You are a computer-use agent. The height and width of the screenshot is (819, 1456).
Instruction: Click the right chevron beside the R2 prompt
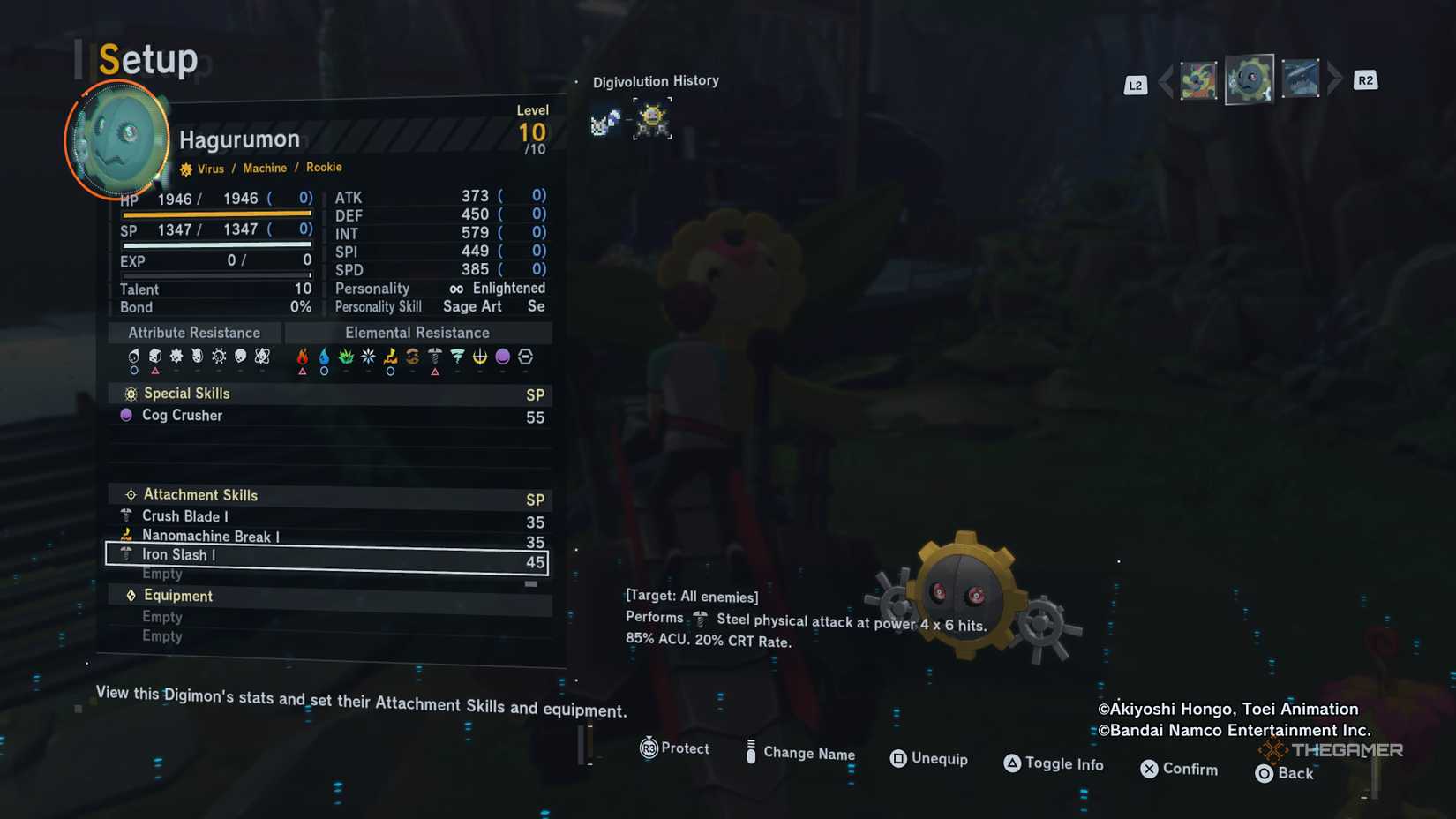pyautogui.click(x=1334, y=78)
